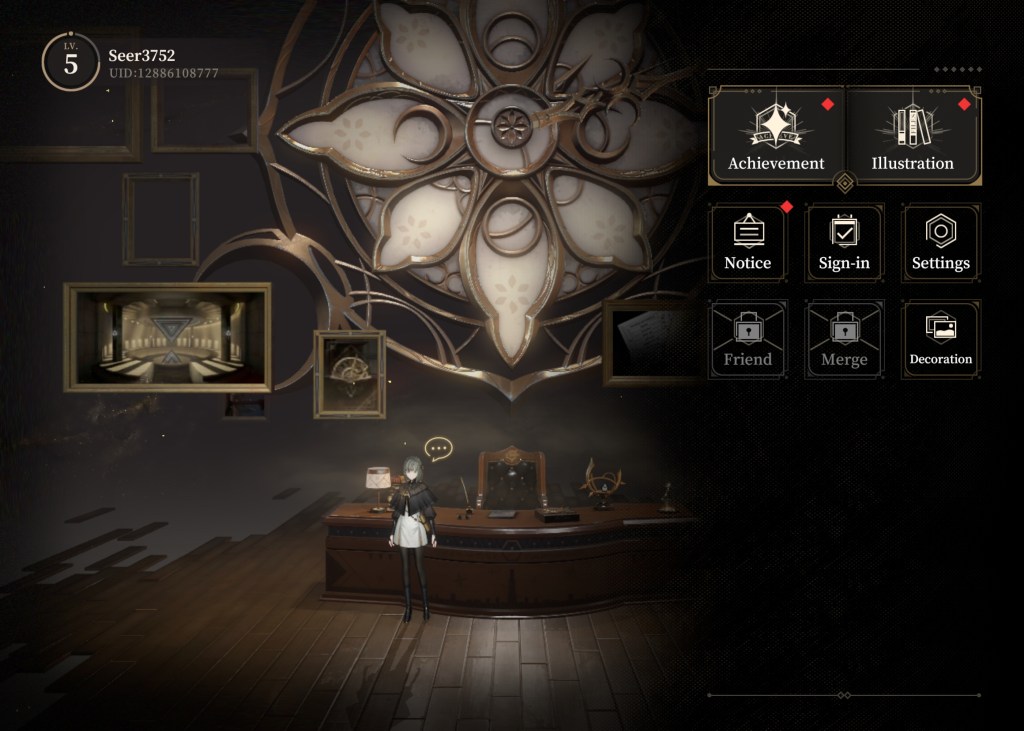
Task: Select the locked Friend button
Action: tap(748, 339)
